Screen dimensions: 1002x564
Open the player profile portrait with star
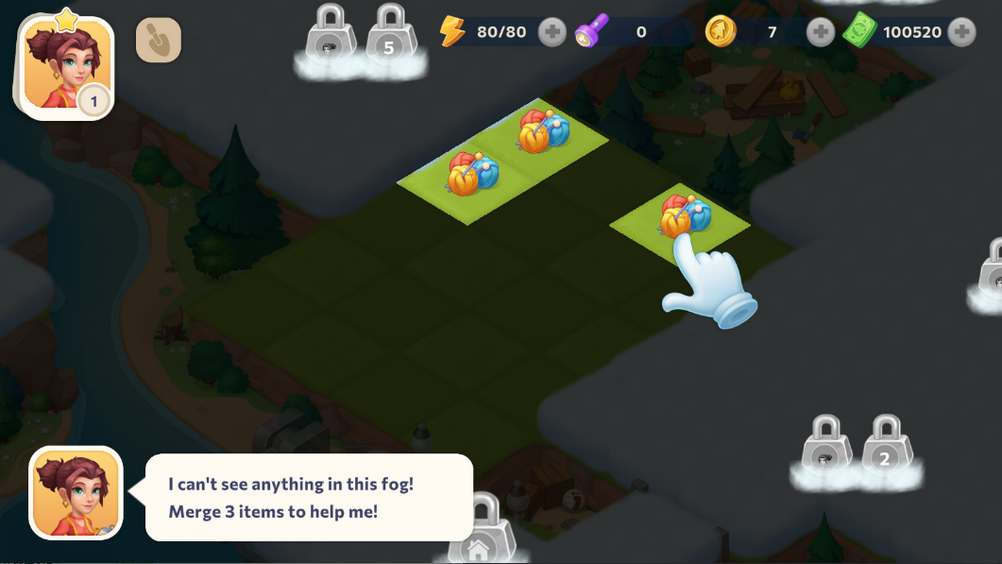pyautogui.click(x=64, y=66)
